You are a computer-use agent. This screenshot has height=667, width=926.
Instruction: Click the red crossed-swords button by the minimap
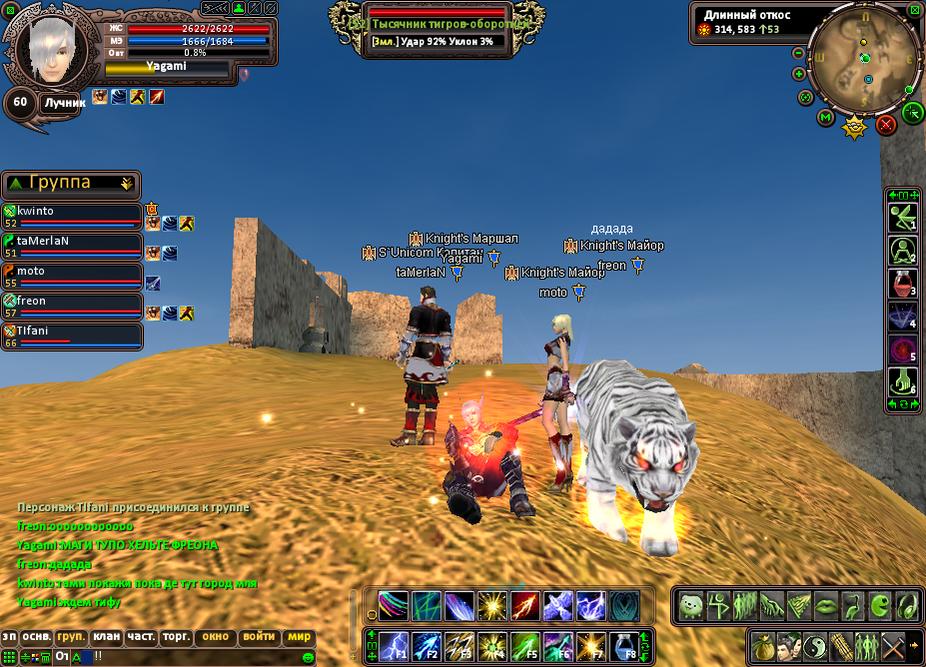[x=885, y=125]
